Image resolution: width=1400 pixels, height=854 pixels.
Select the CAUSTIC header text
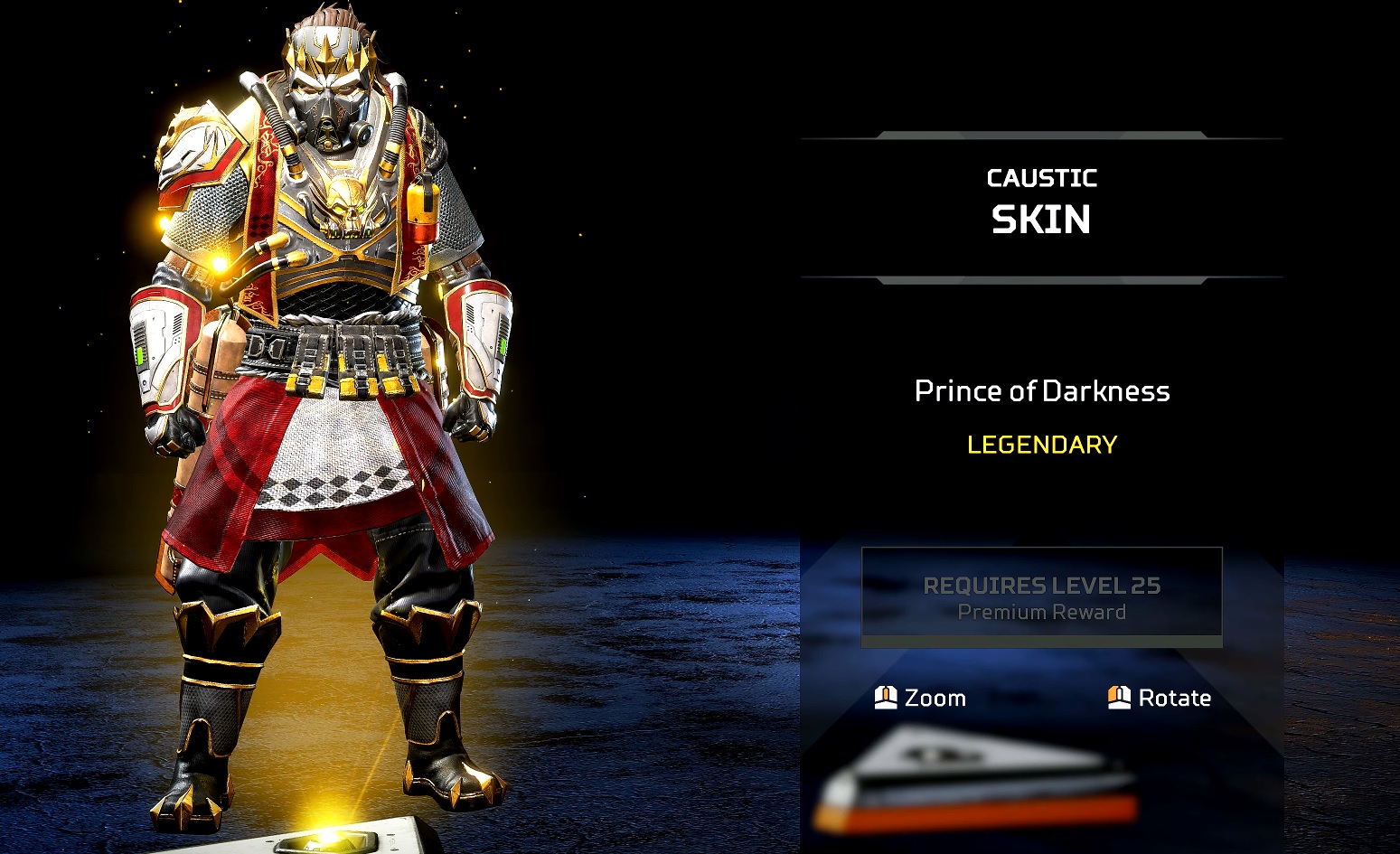click(x=1041, y=177)
